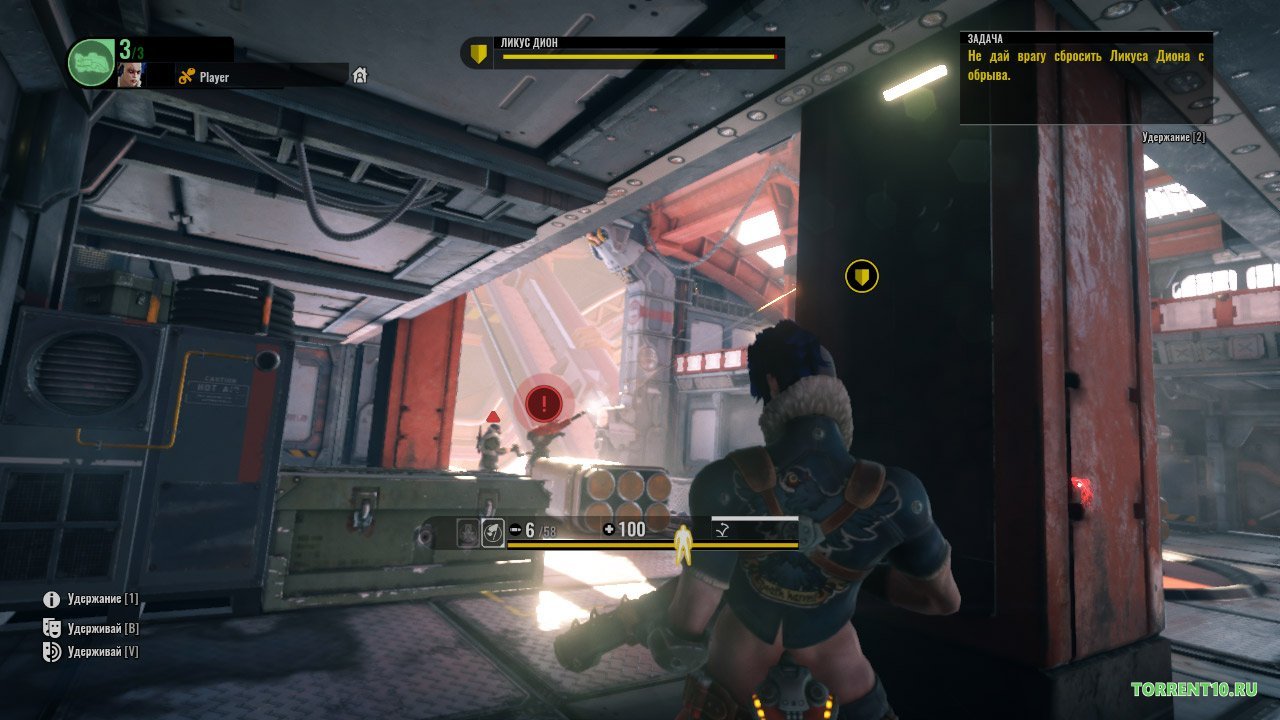Click the golden body silhouette status icon
This screenshot has height=720, width=1280.
click(685, 543)
